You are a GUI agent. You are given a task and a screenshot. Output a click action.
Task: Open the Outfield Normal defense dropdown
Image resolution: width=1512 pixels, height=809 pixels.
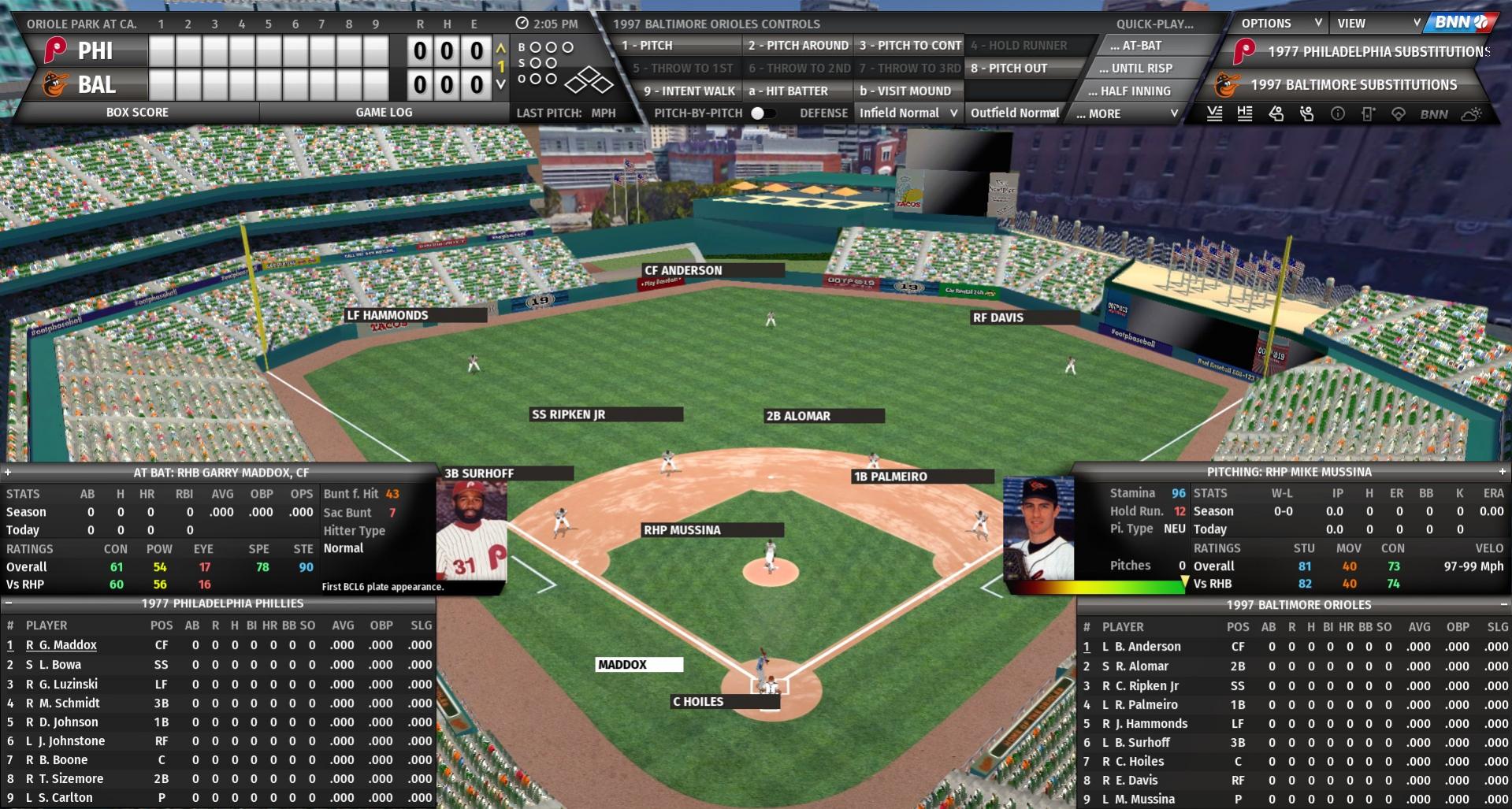point(1015,113)
